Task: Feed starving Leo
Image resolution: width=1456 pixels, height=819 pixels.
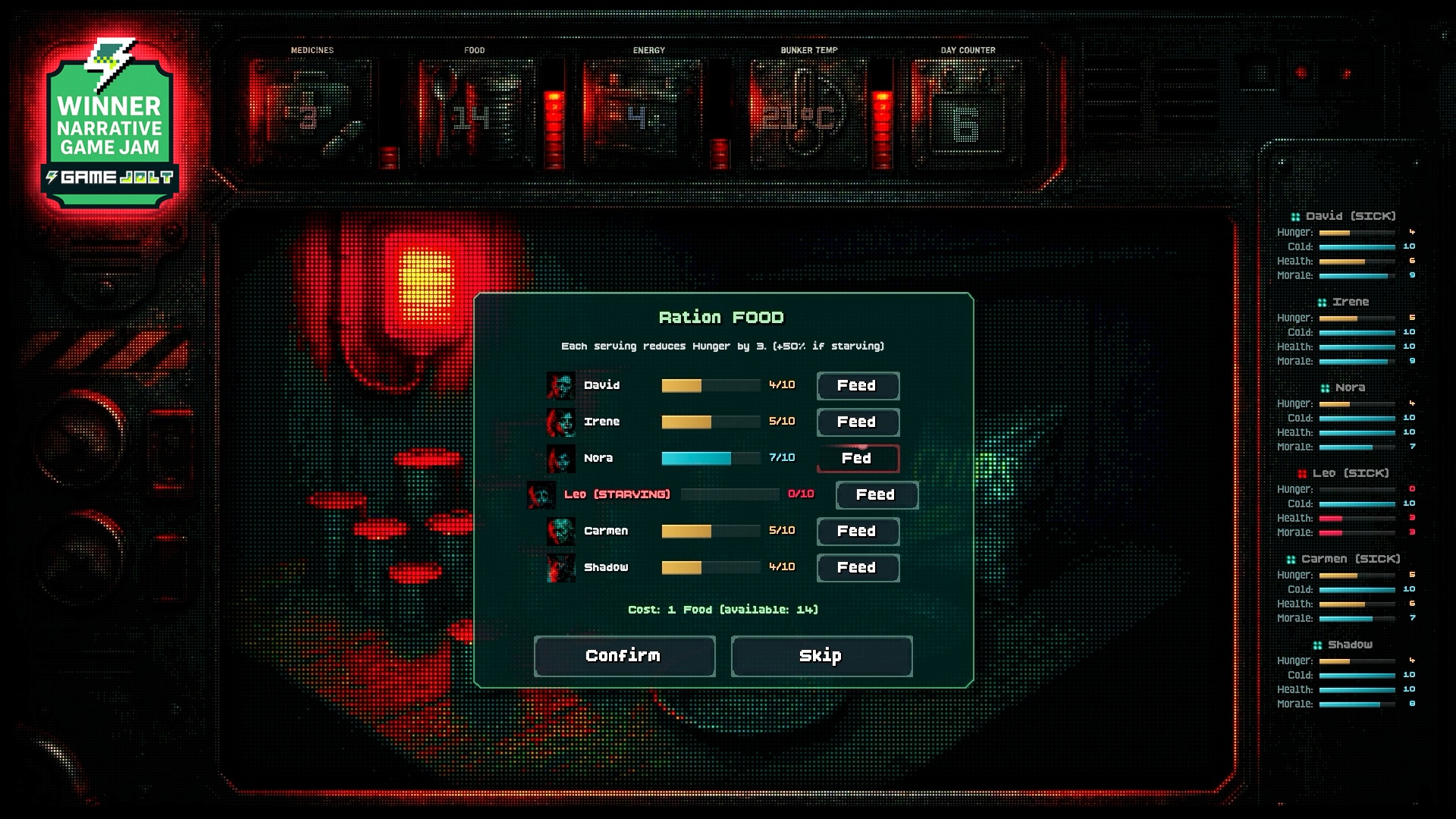Action: [x=877, y=495]
